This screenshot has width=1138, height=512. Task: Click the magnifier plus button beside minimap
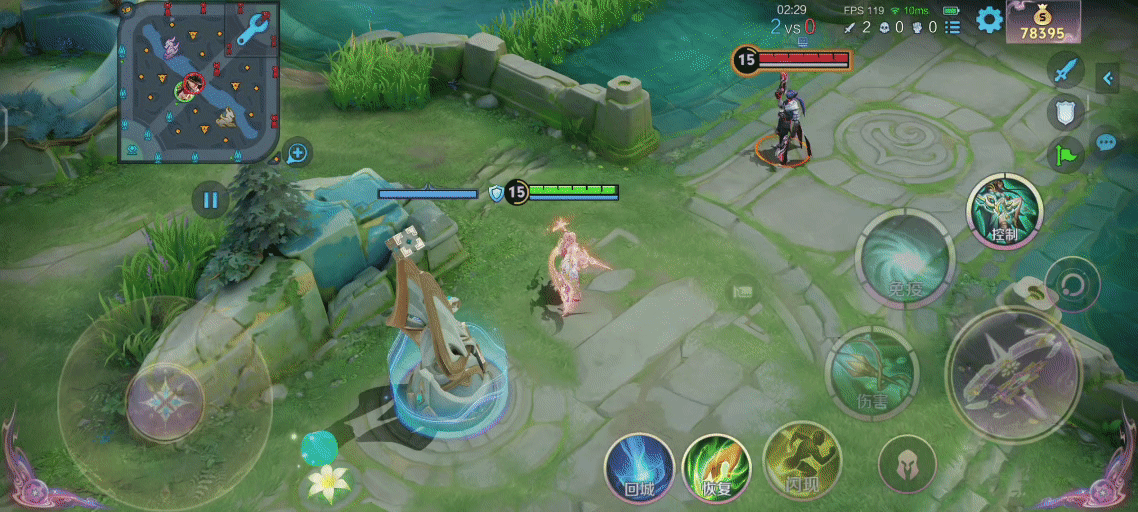click(x=297, y=153)
